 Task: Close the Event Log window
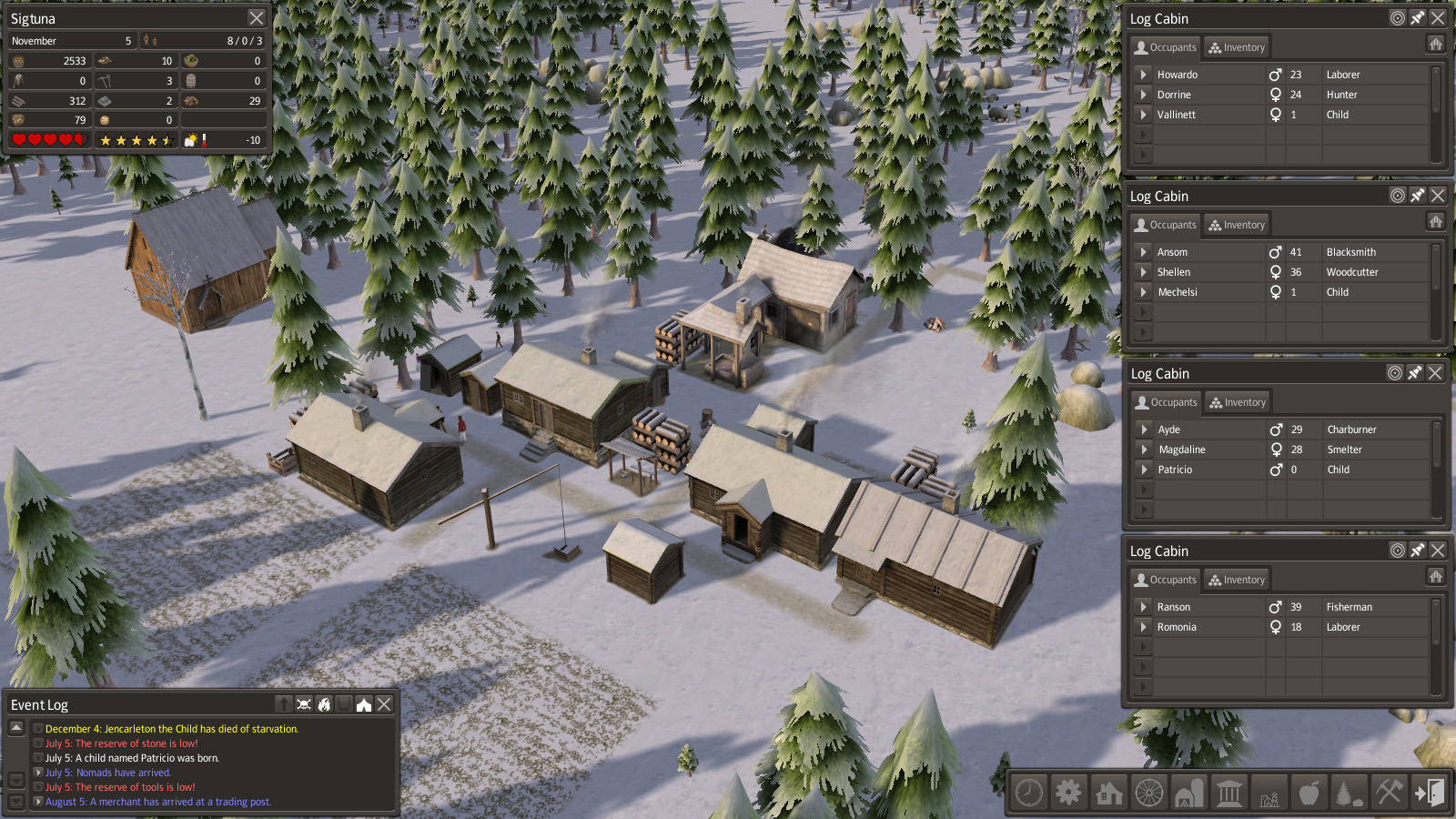click(385, 704)
